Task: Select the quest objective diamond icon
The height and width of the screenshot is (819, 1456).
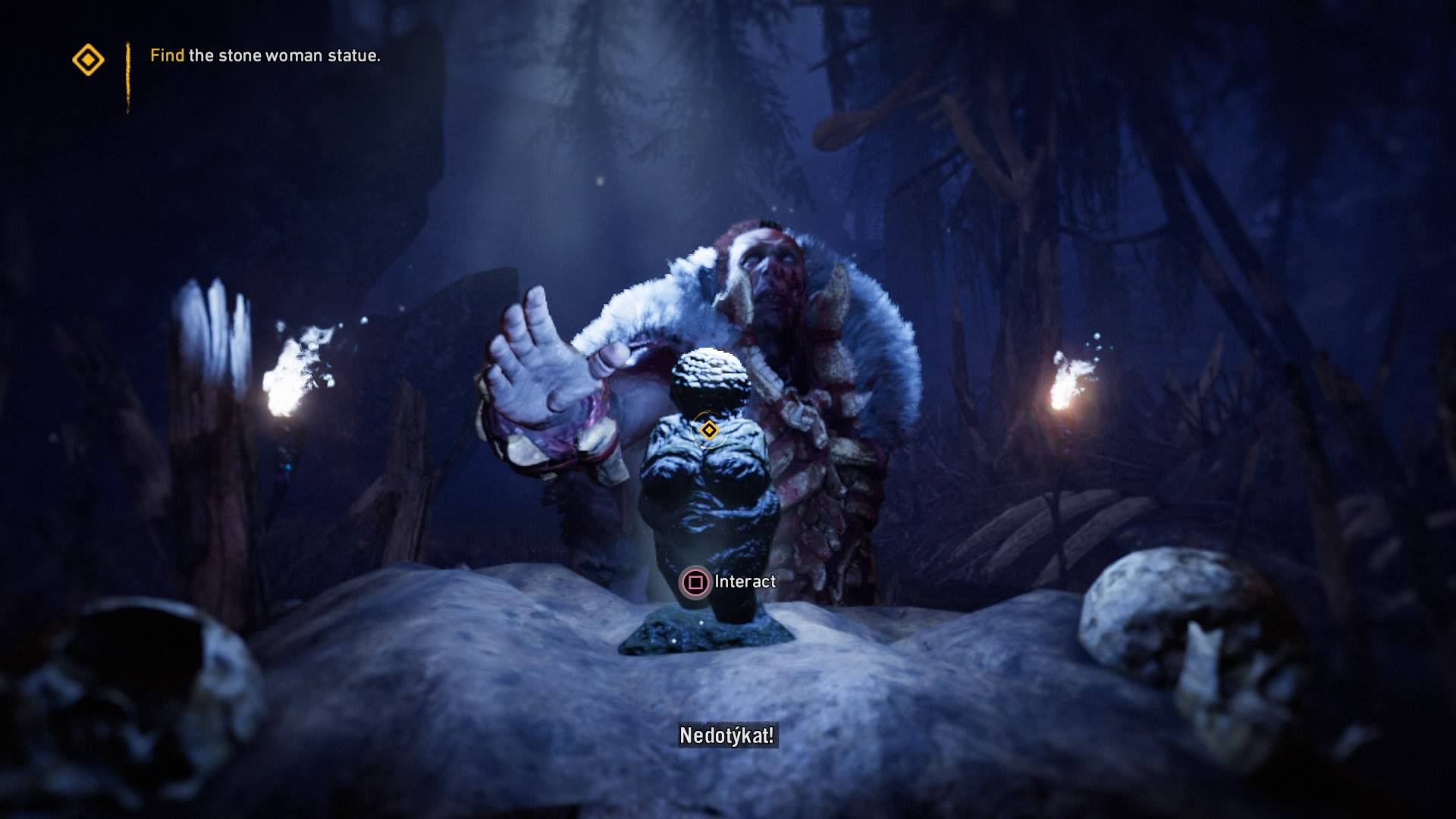Action: [88, 59]
